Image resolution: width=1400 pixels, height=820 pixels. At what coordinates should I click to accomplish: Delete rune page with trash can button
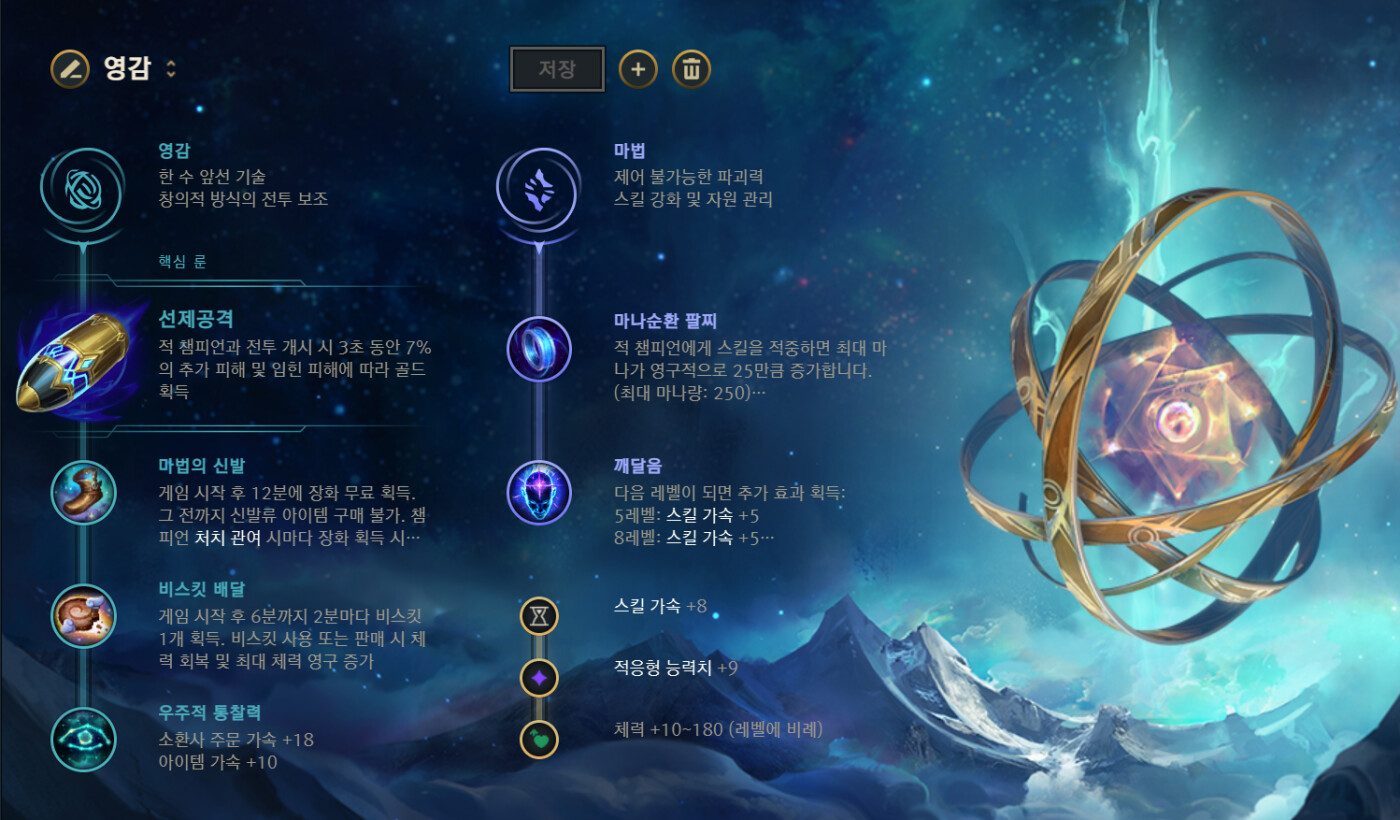pyautogui.click(x=691, y=69)
